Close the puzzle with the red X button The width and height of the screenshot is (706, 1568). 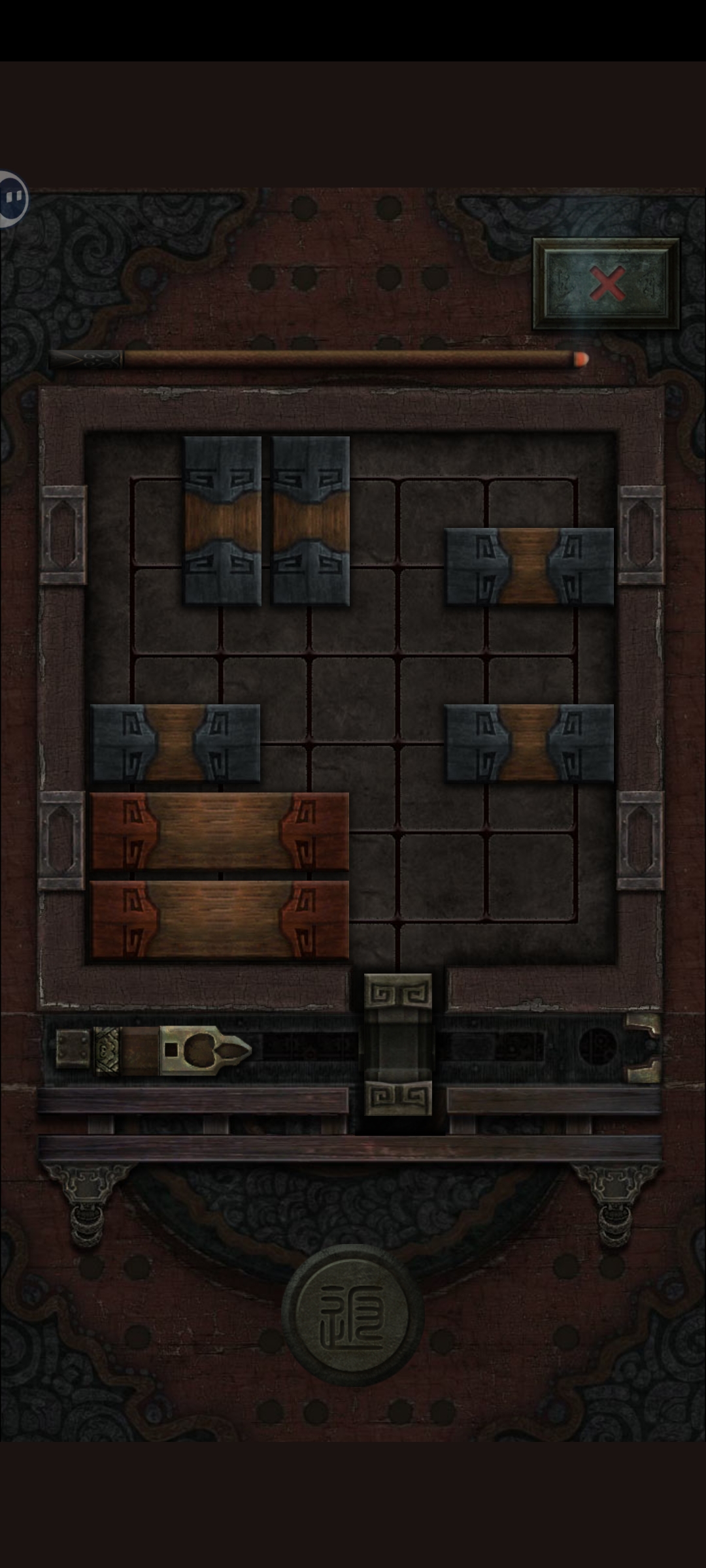[x=607, y=284]
